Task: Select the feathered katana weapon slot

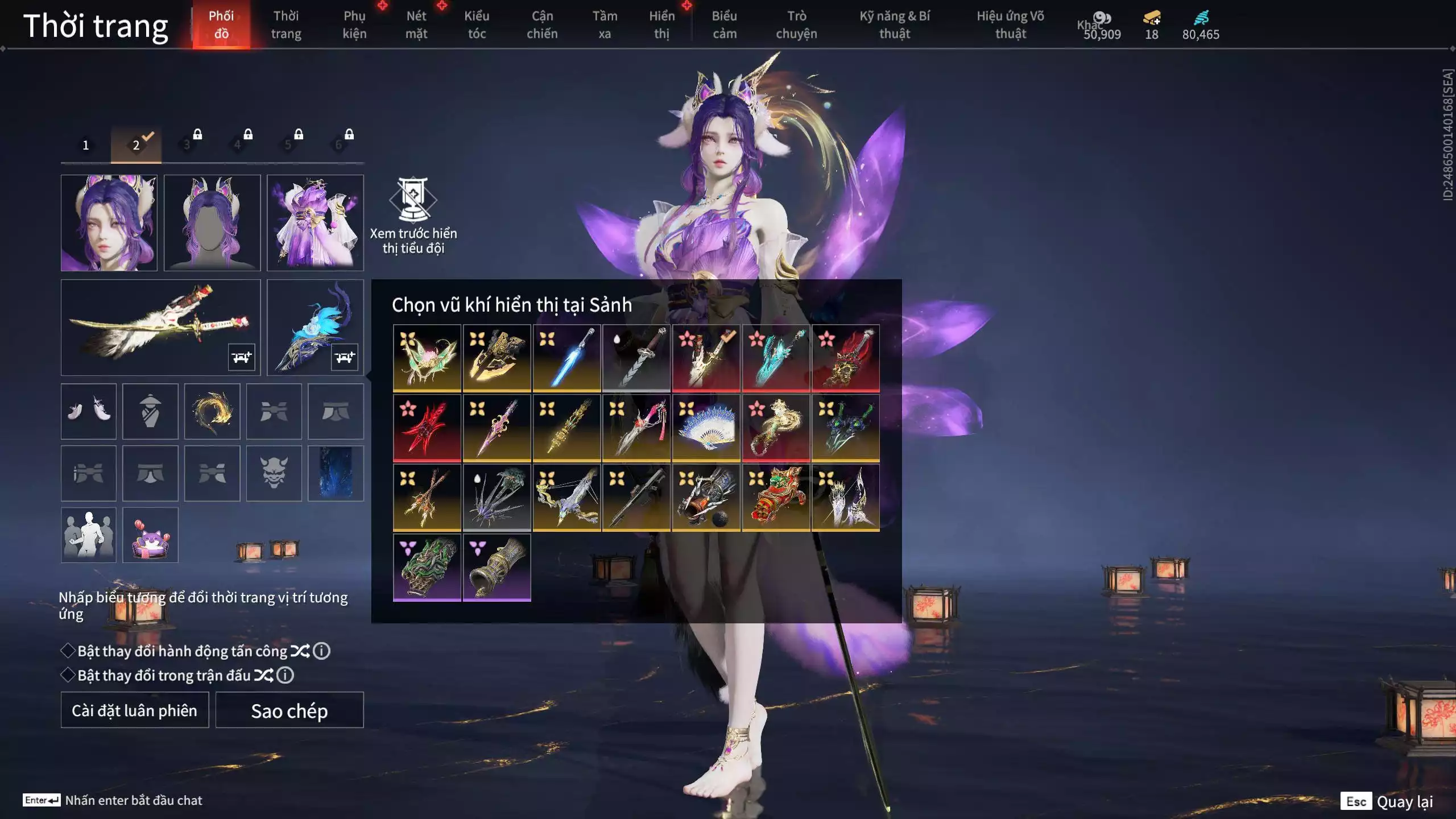Action: pos(160,327)
